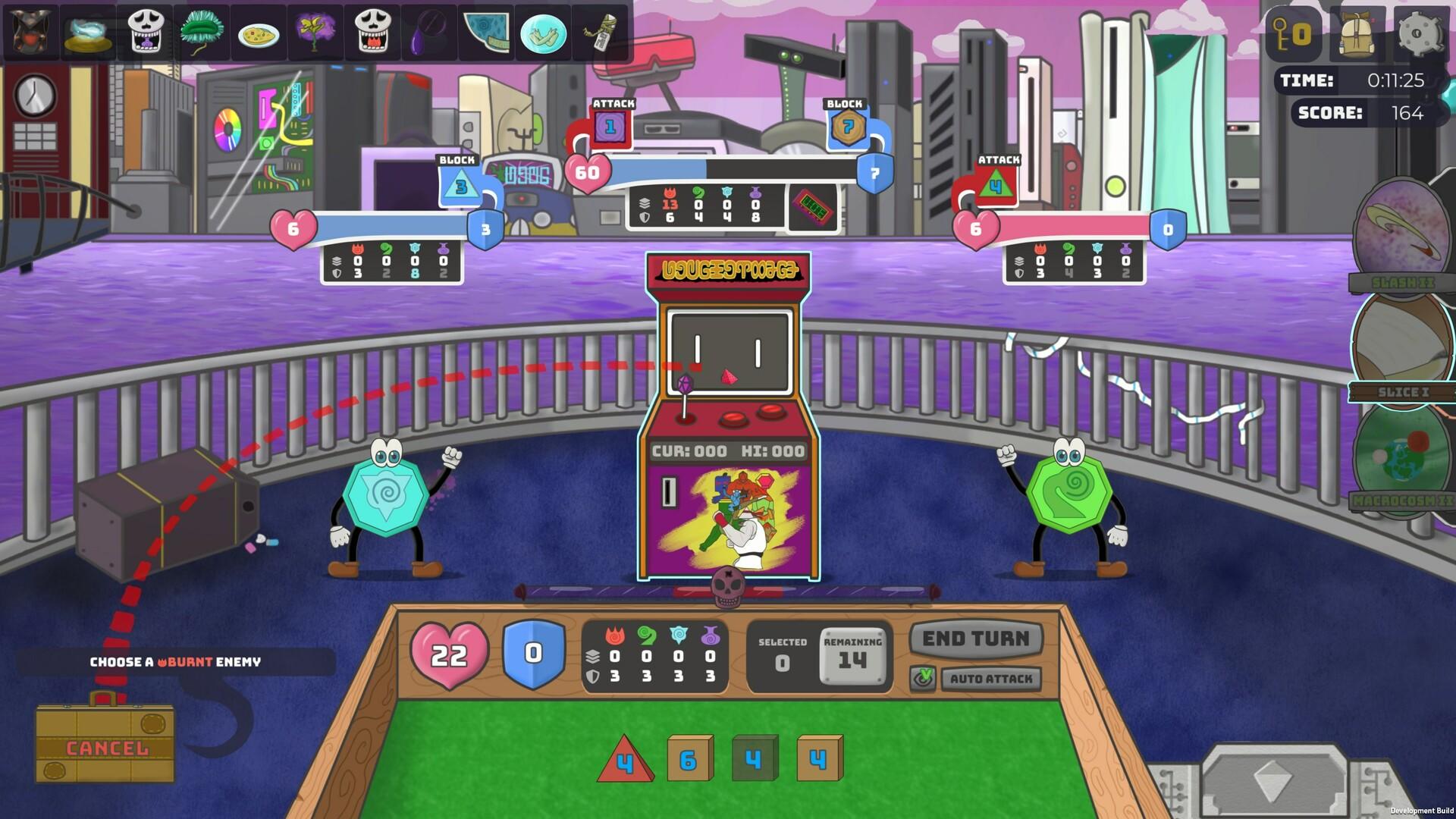1456x819 pixels.
Task: Select the omelette item in the item bar
Action: click(x=258, y=34)
